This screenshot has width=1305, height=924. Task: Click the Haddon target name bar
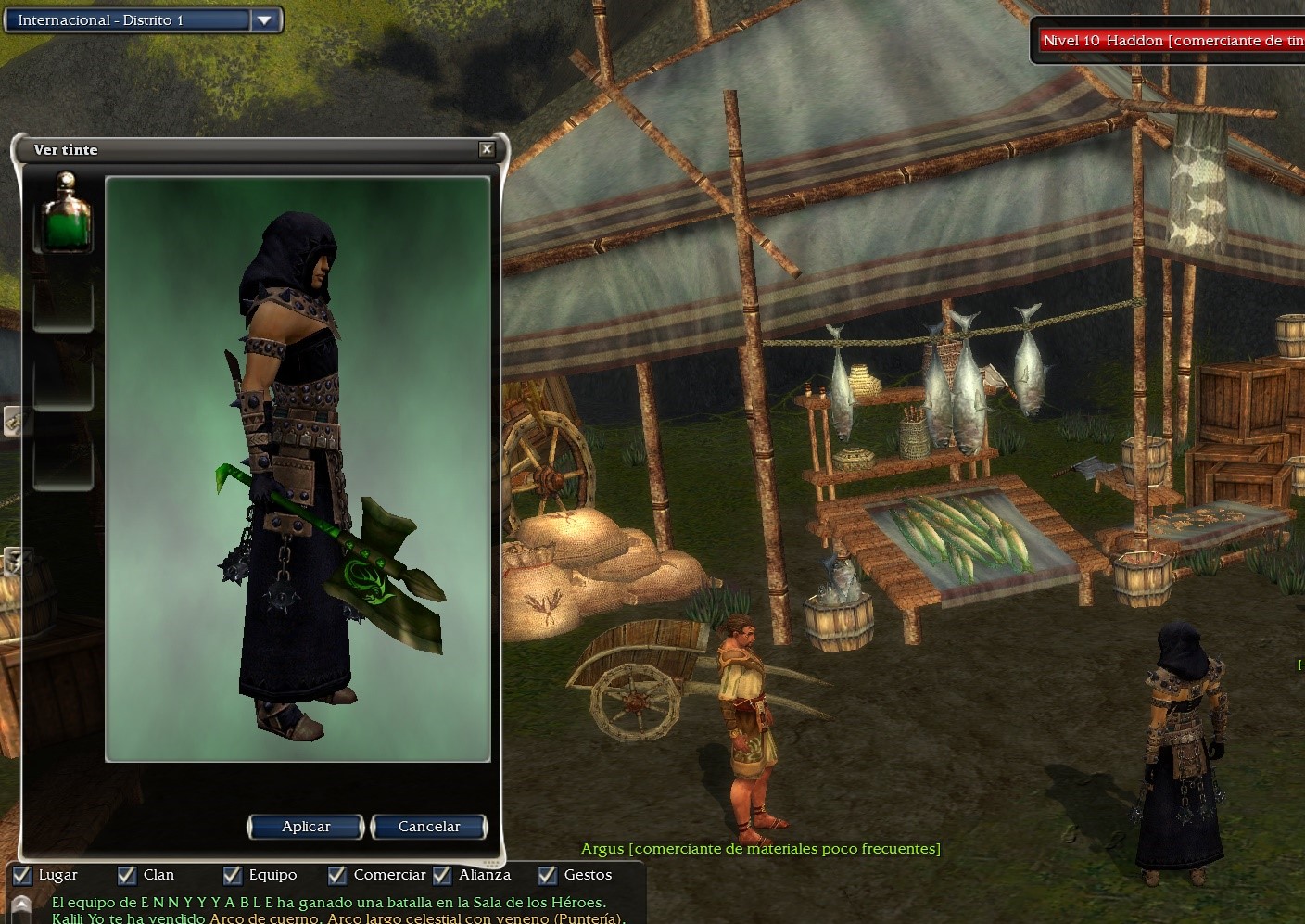click(x=1171, y=41)
